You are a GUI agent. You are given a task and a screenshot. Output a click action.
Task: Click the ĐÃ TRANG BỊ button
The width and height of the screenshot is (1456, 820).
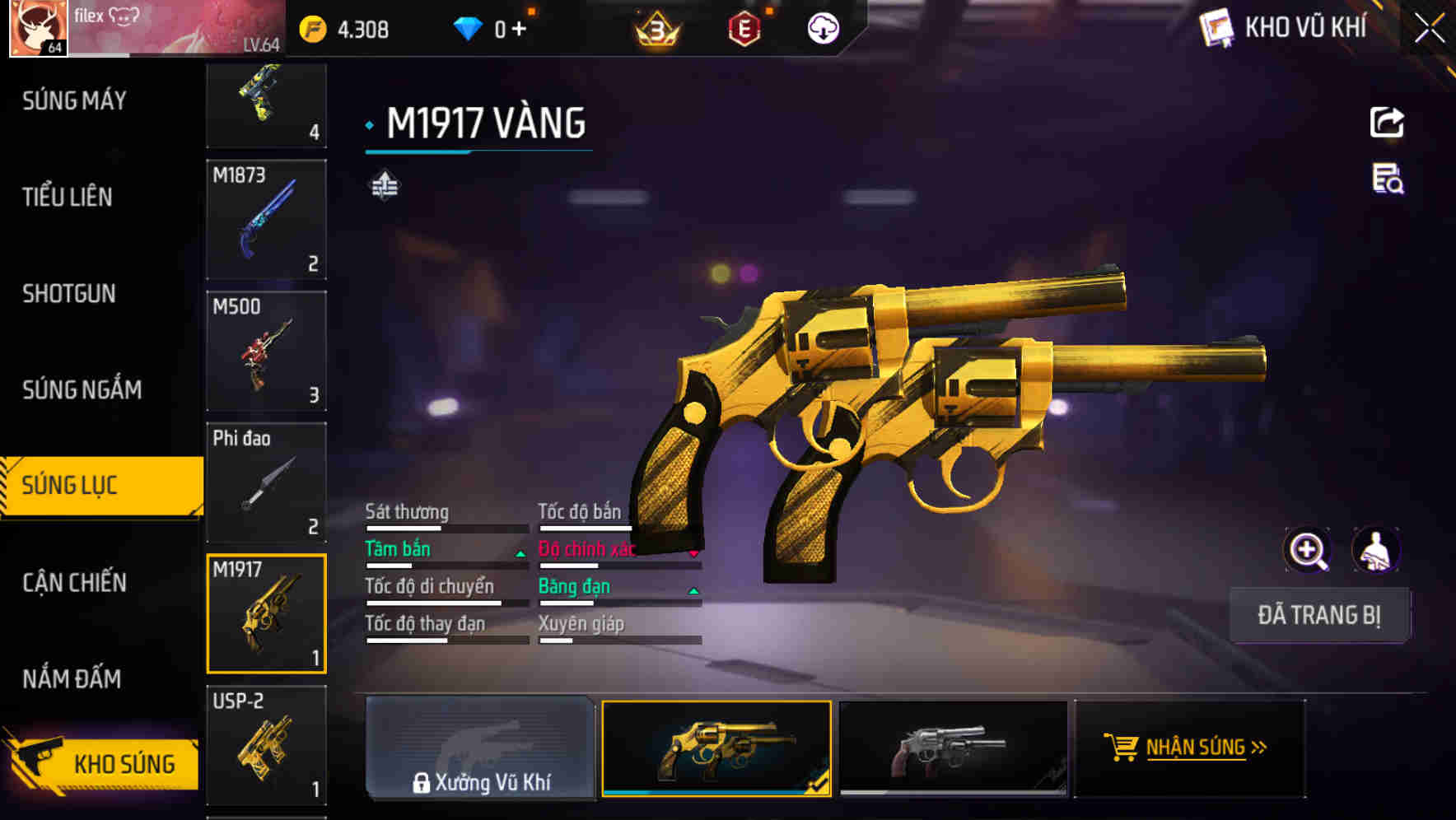click(x=1320, y=615)
